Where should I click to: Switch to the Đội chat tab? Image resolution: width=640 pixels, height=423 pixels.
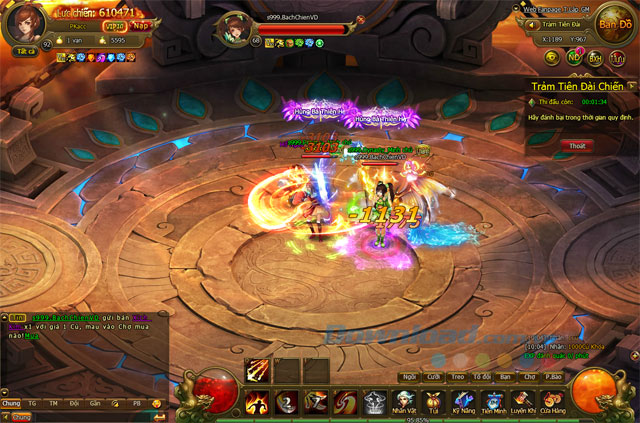[74, 402]
